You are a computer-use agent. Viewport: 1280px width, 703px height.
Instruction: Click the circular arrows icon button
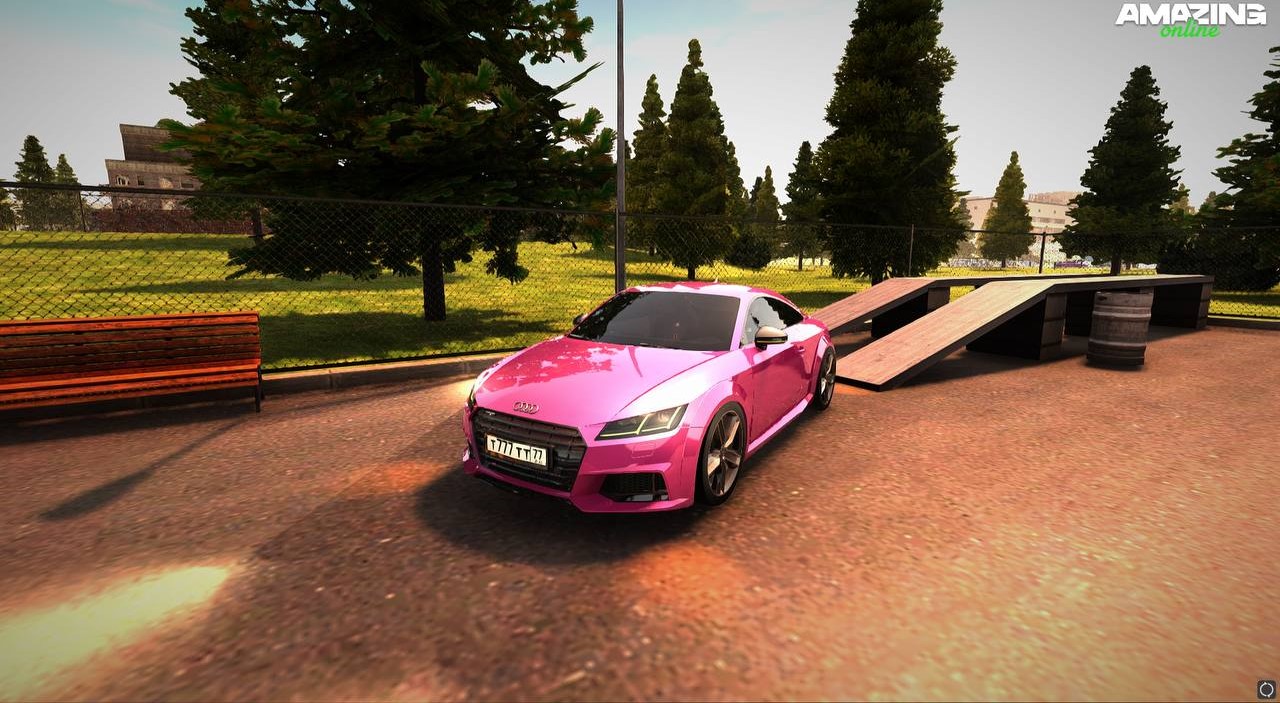click(x=1266, y=689)
